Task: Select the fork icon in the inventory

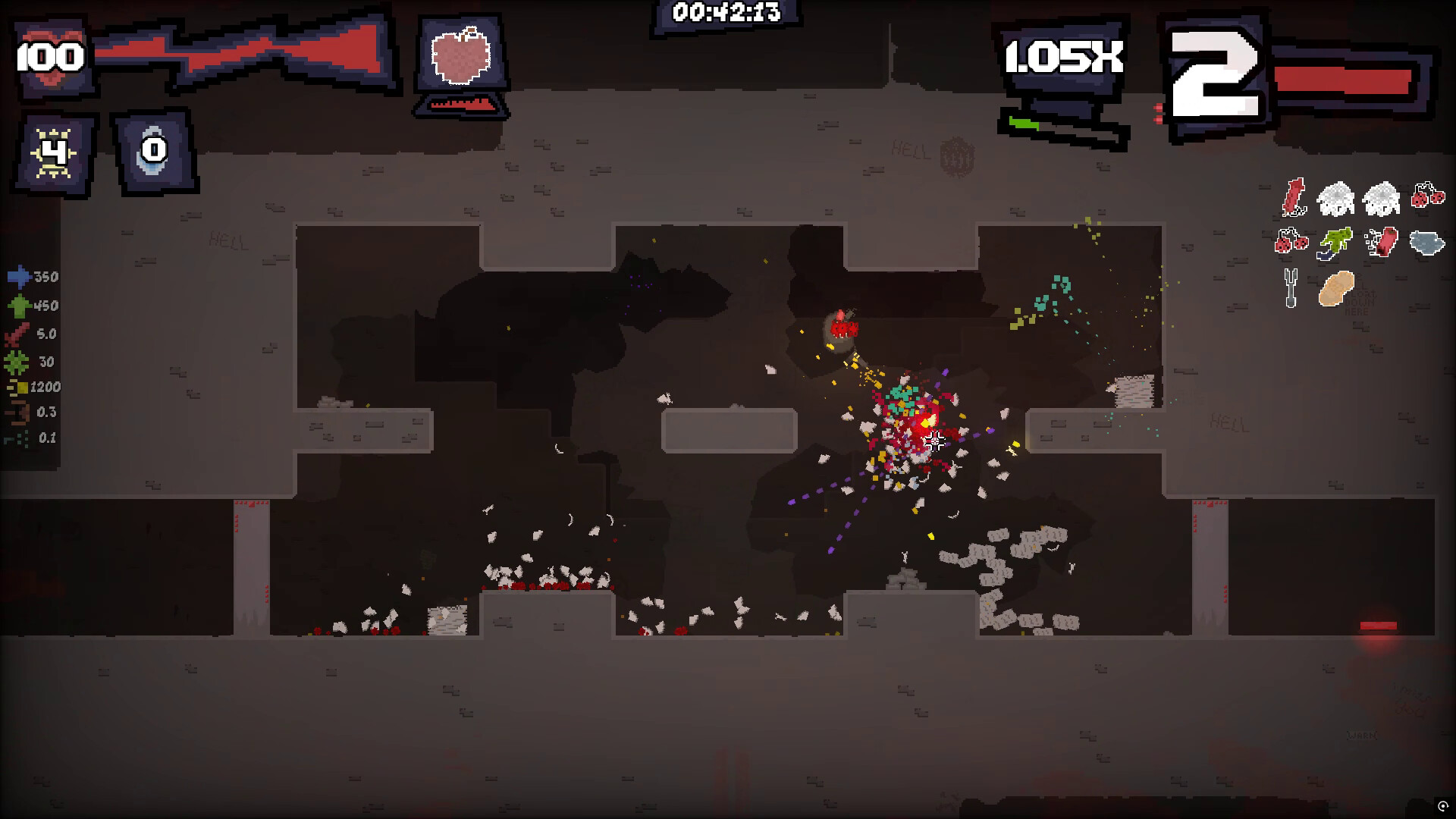Action: (x=1290, y=289)
